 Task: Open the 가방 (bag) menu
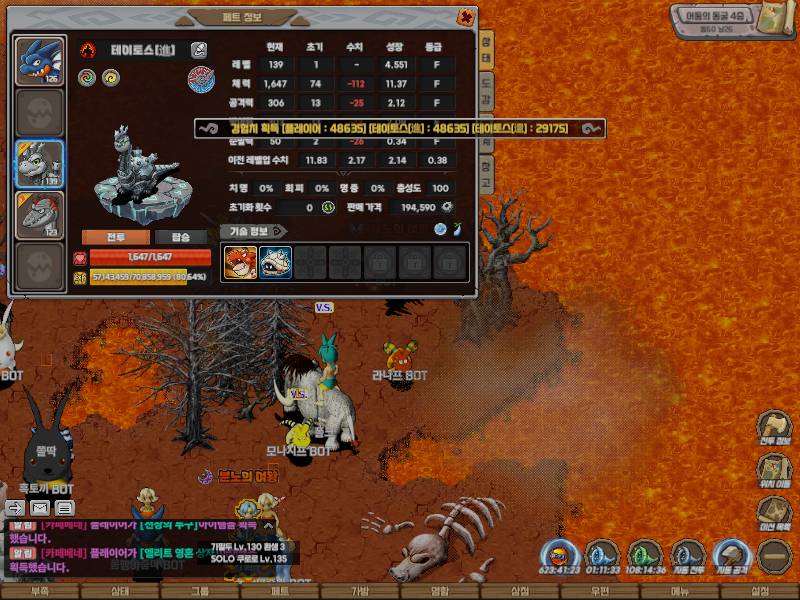360,591
